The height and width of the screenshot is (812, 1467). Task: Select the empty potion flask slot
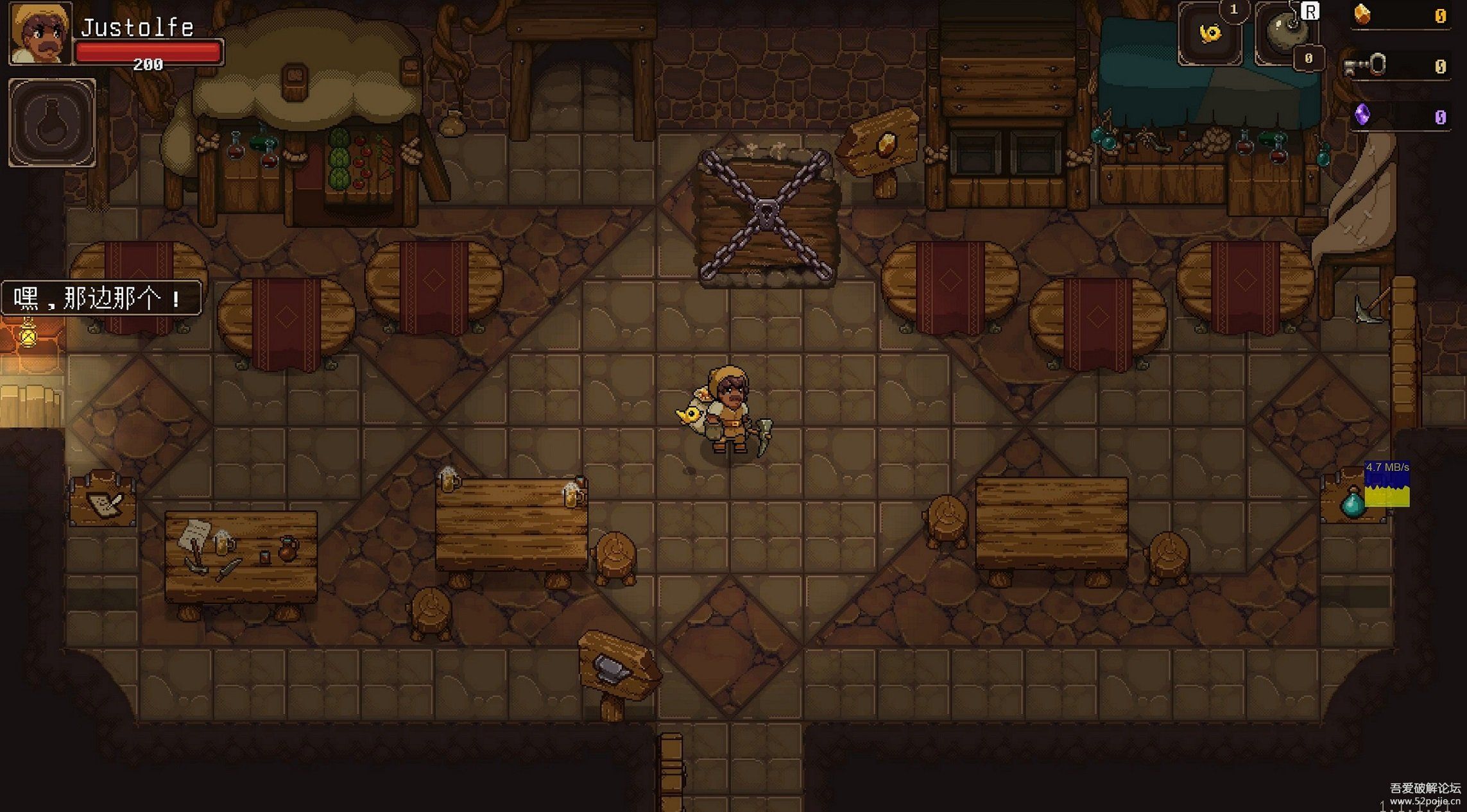coord(52,123)
